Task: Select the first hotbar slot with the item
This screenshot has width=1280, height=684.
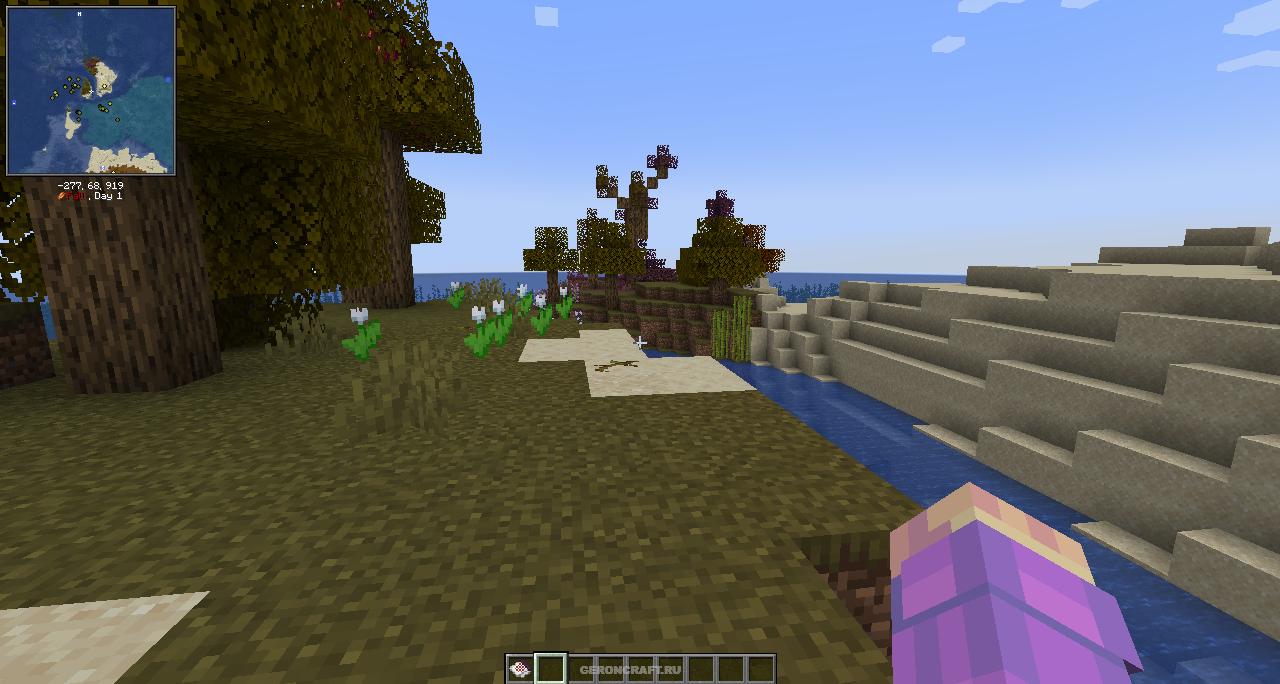Action: coord(519,669)
